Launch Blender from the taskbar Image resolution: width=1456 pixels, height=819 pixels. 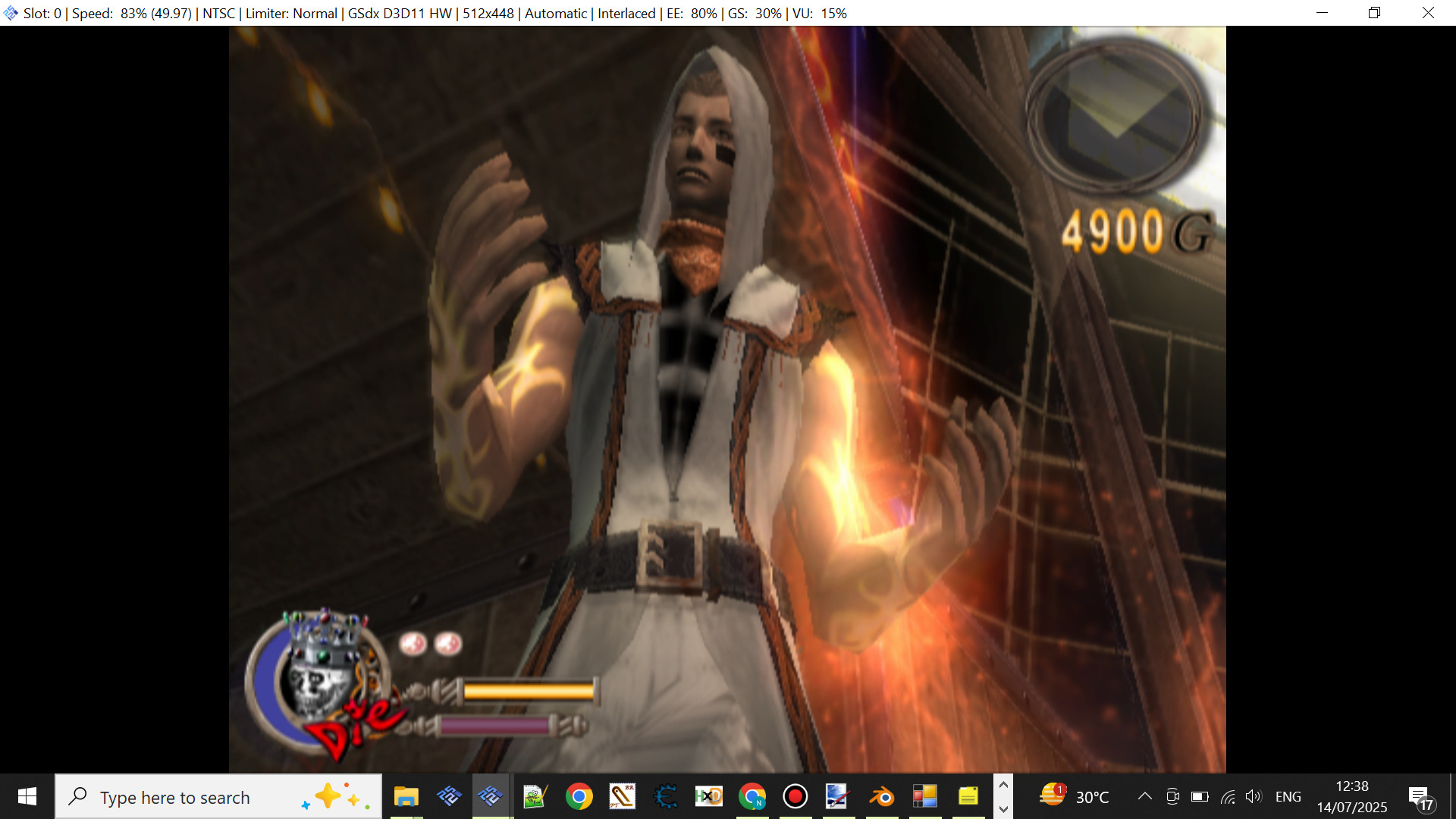[x=882, y=796]
